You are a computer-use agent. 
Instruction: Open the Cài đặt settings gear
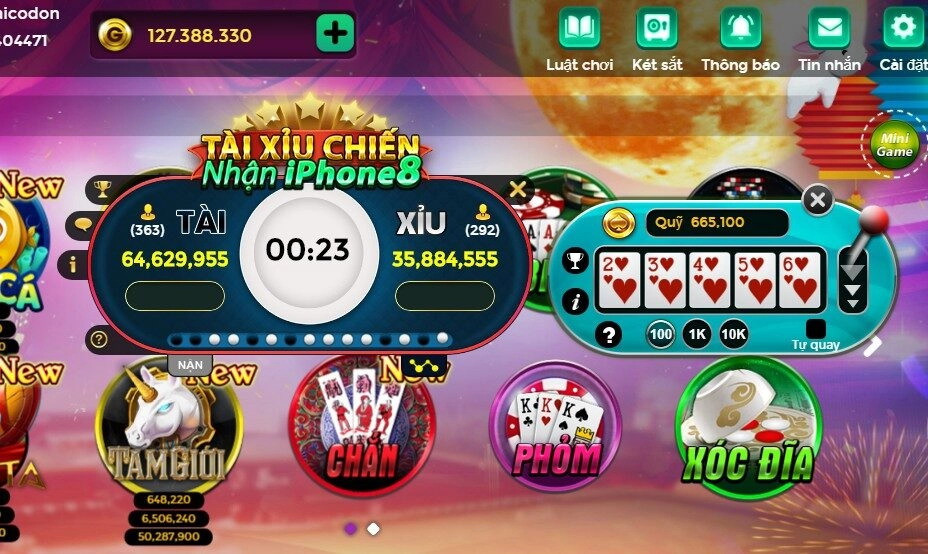click(x=903, y=28)
